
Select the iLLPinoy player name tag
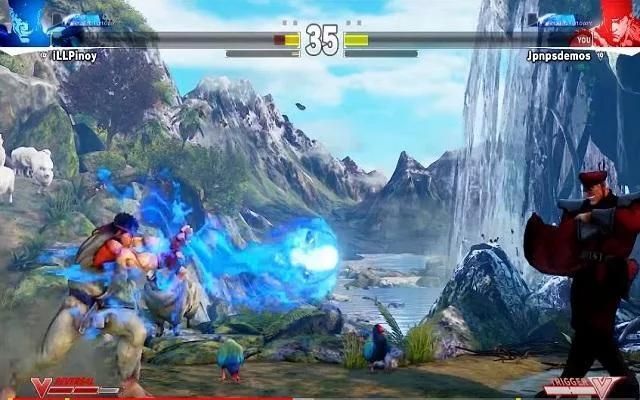click(75, 56)
